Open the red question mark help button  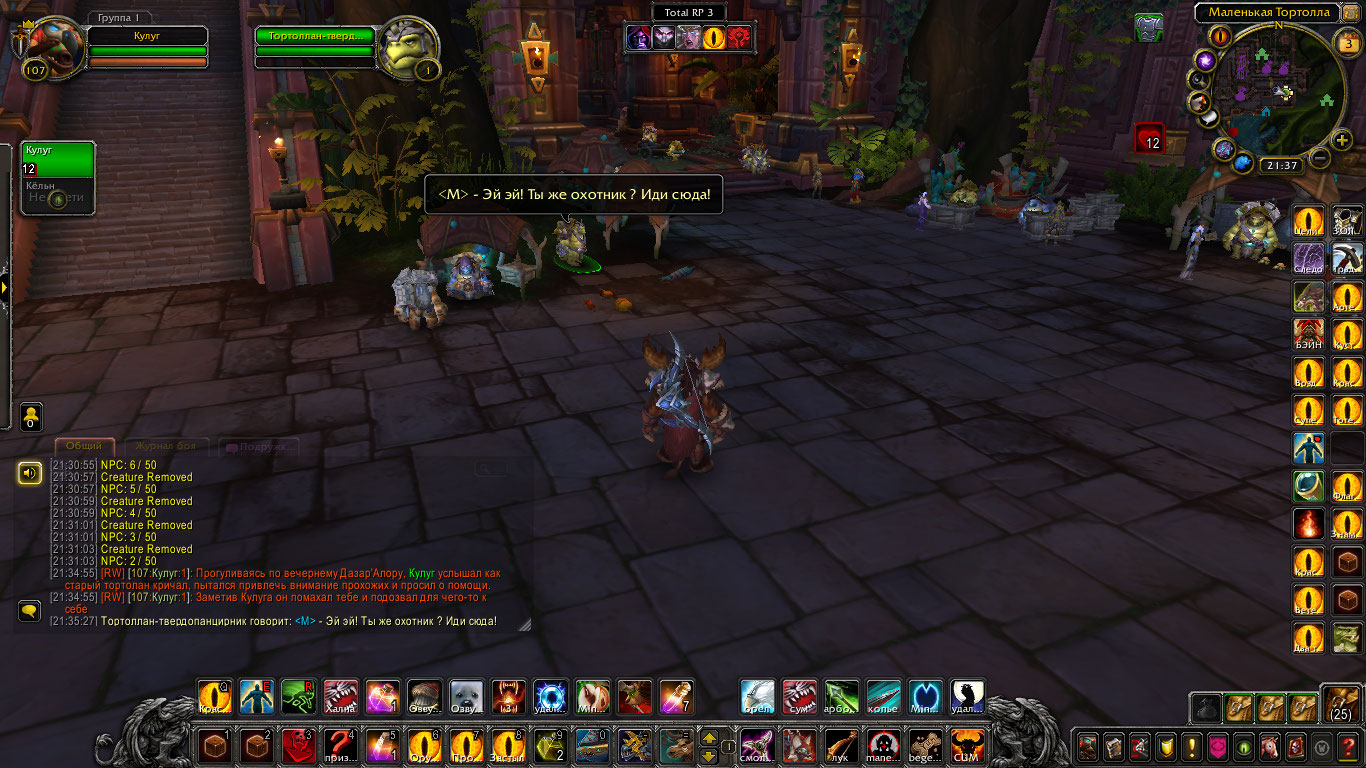pyautogui.click(x=1349, y=746)
